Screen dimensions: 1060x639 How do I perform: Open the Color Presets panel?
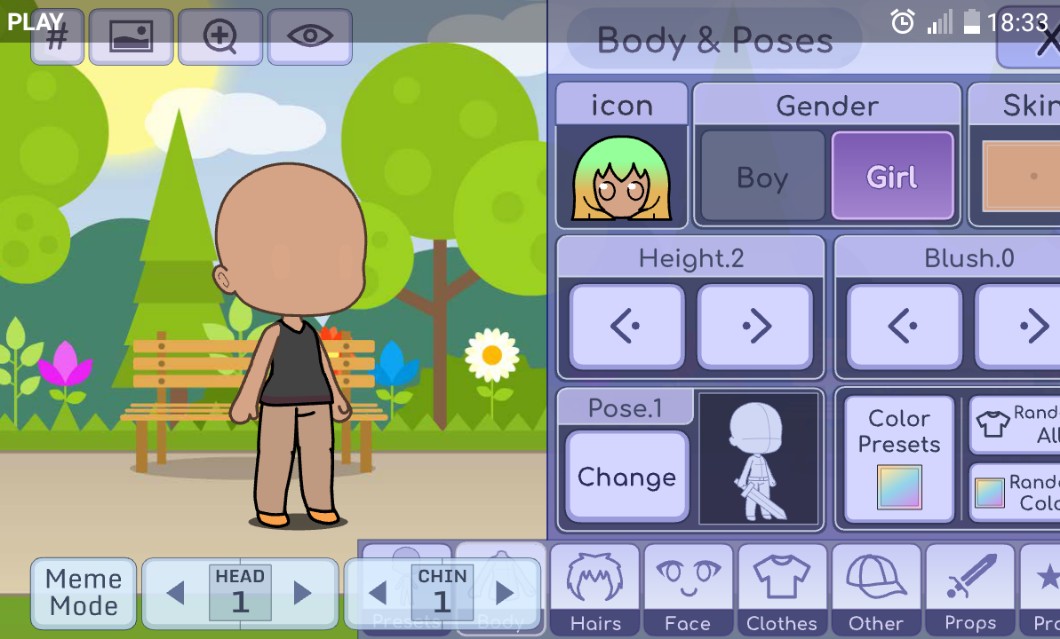tap(899, 459)
